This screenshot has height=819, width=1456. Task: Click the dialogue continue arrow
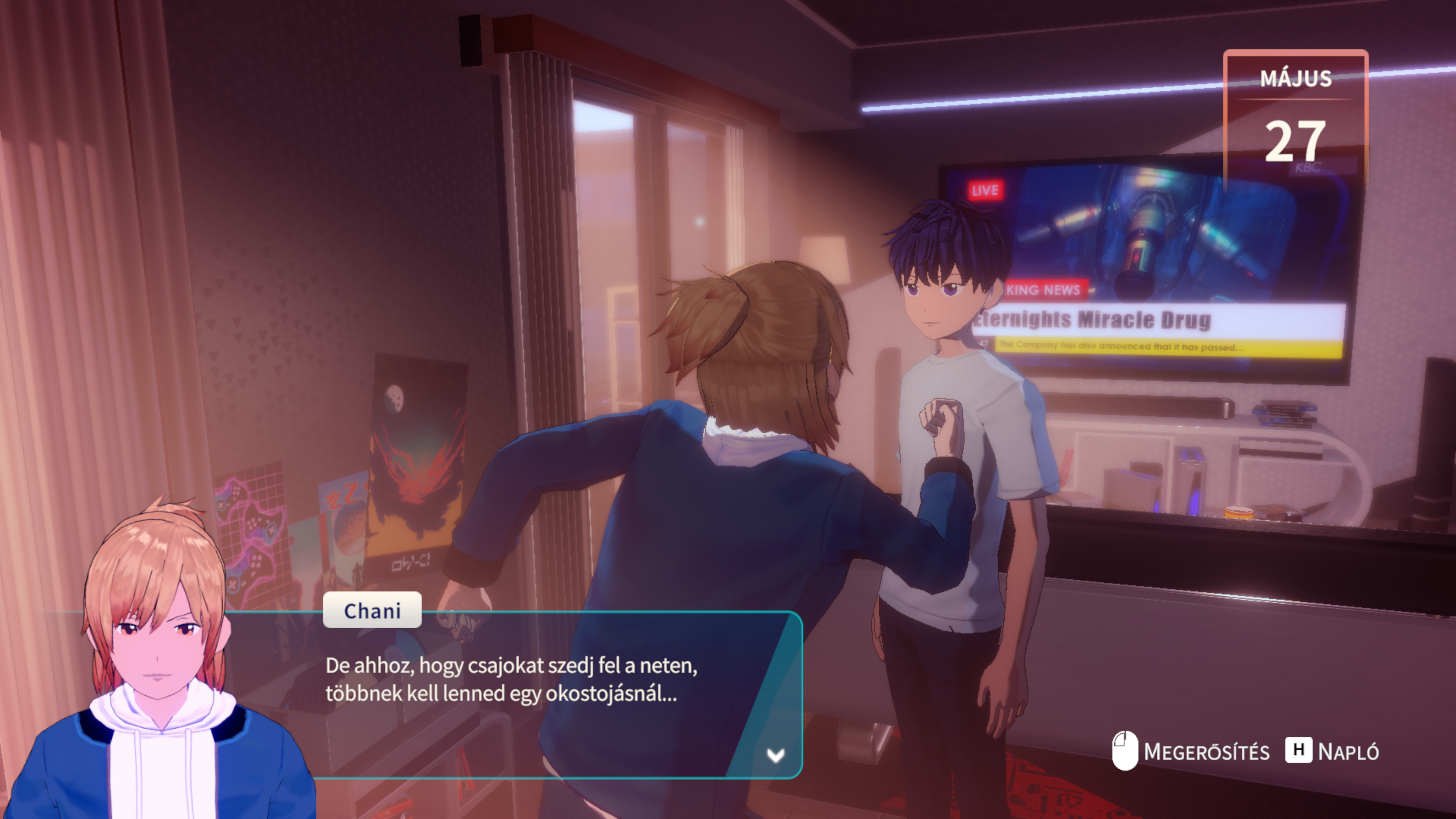775,755
